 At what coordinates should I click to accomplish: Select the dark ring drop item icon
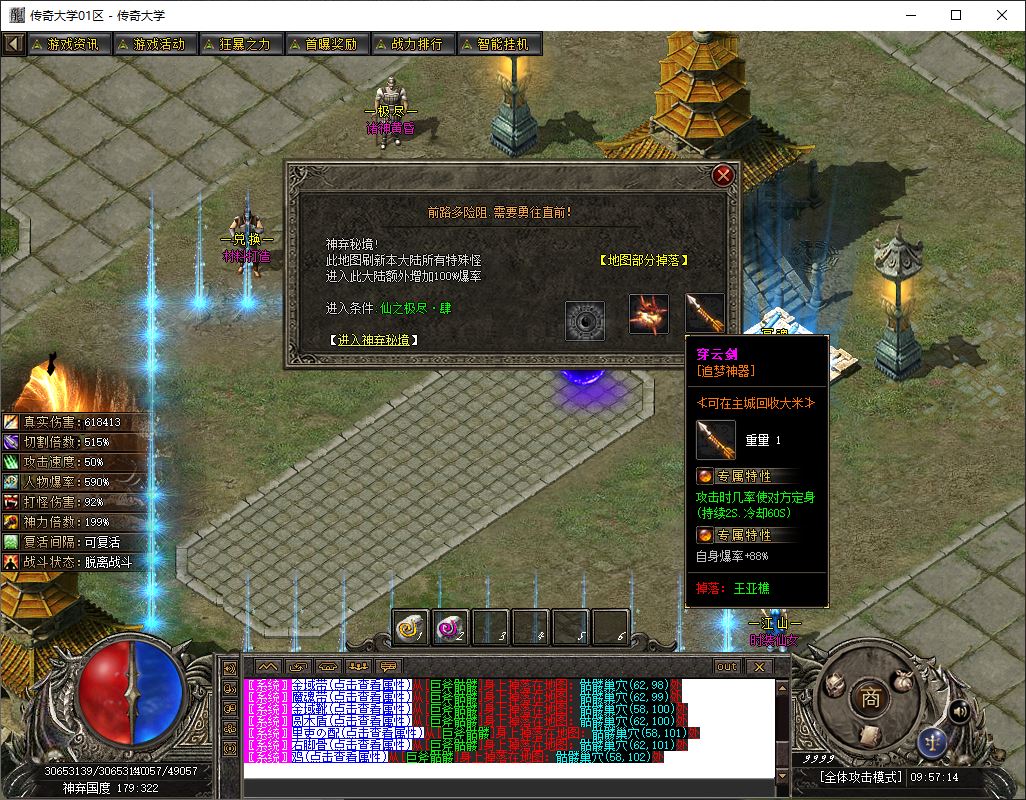tap(585, 320)
